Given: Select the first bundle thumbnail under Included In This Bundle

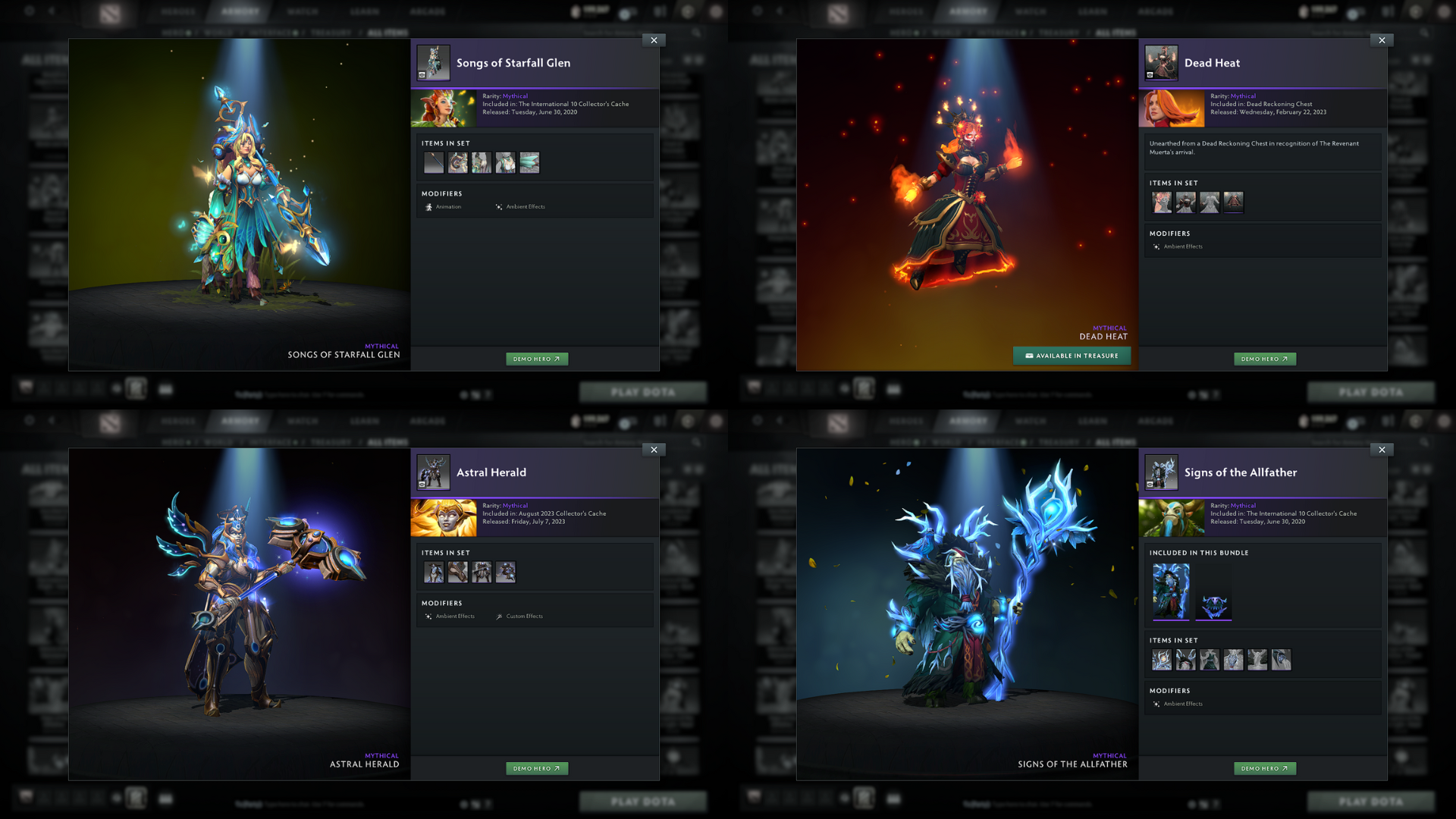Looking at the screenshot, I should [1170, 592].
